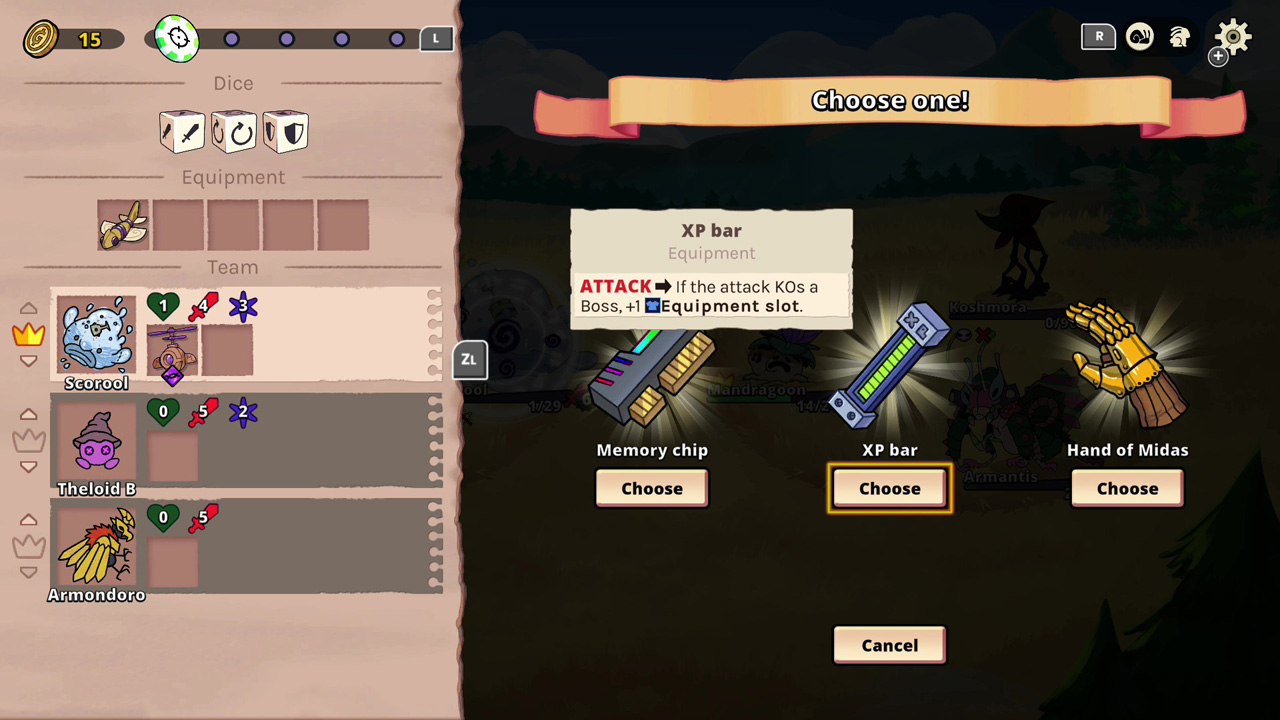Click the equipped item in first Equipment slot
Viewport: 1280px width, 720px height.
[123, 224]
